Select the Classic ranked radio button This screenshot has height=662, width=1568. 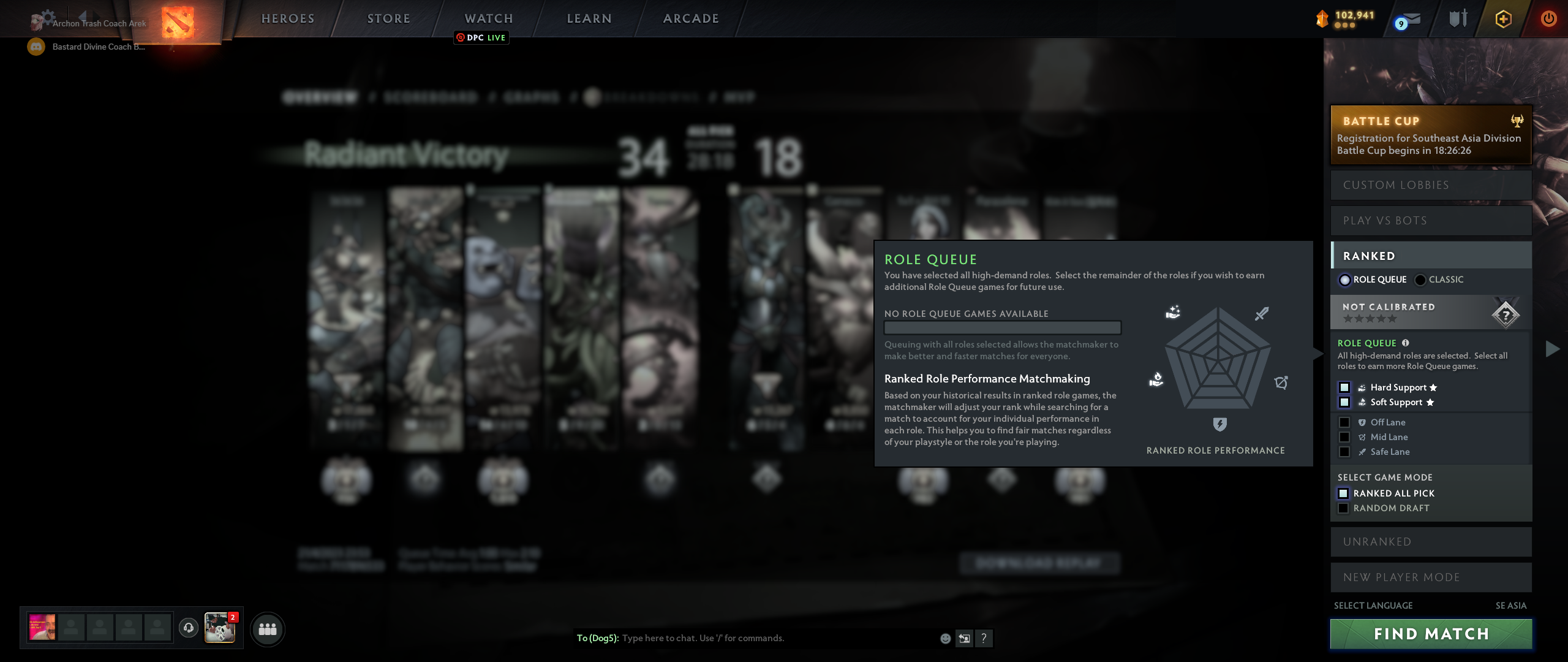click(x=1420, y=280)
